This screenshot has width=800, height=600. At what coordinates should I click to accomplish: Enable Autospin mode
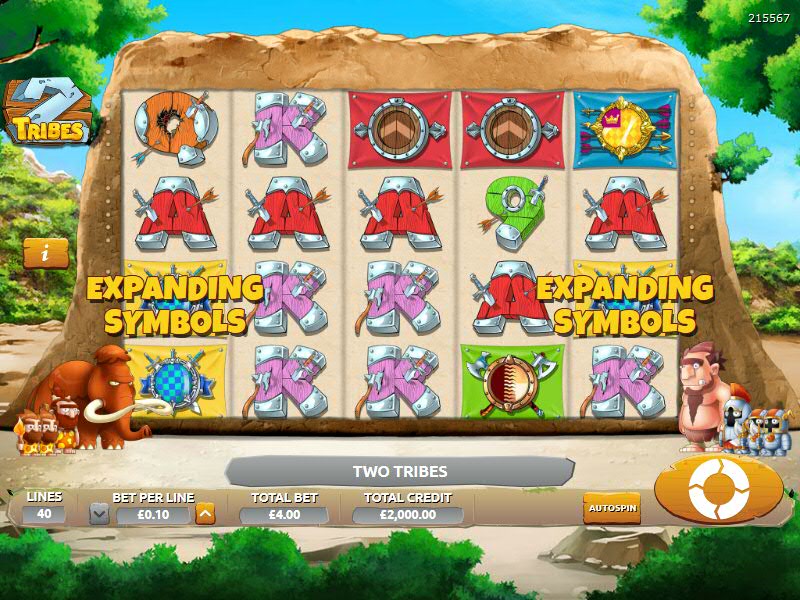pyautogui.click(x=611, y=508)
